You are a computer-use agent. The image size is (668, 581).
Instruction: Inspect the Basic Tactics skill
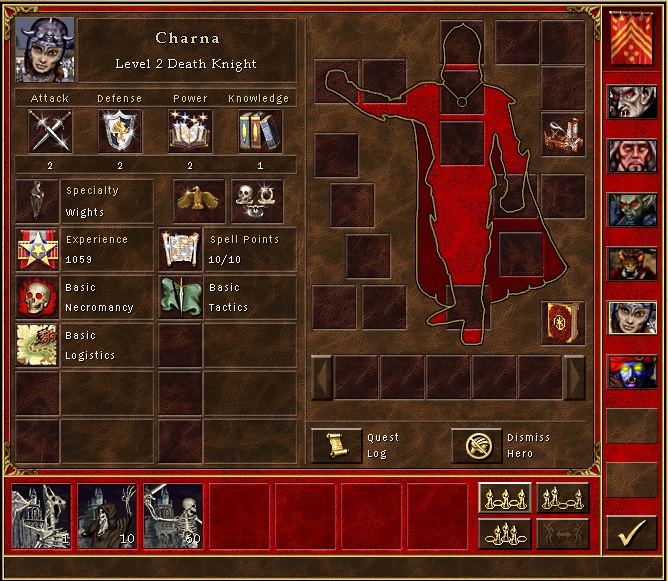(x=181, y=299)
